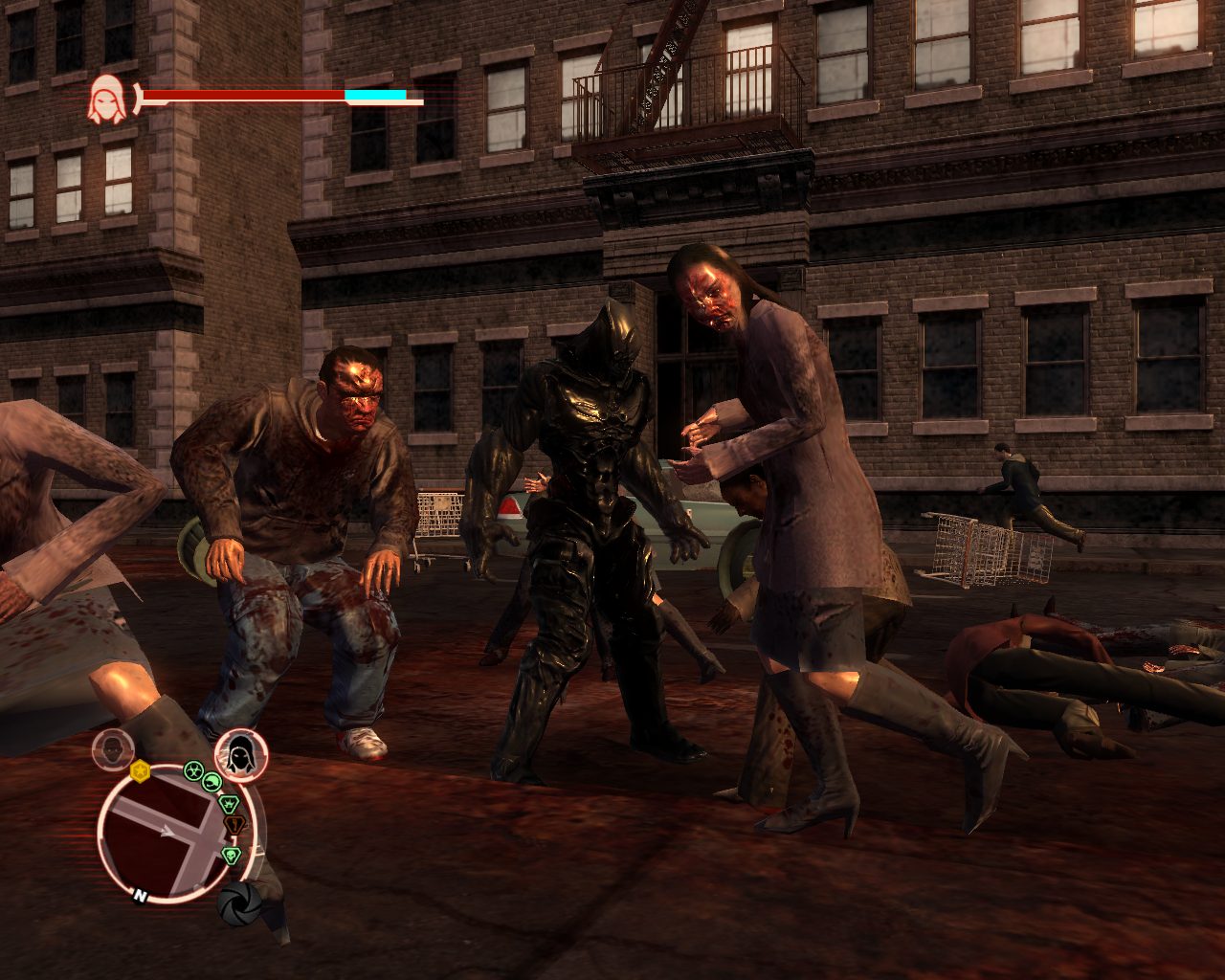
Task: Click the green claw hand map marker
Action: [212, 783]
